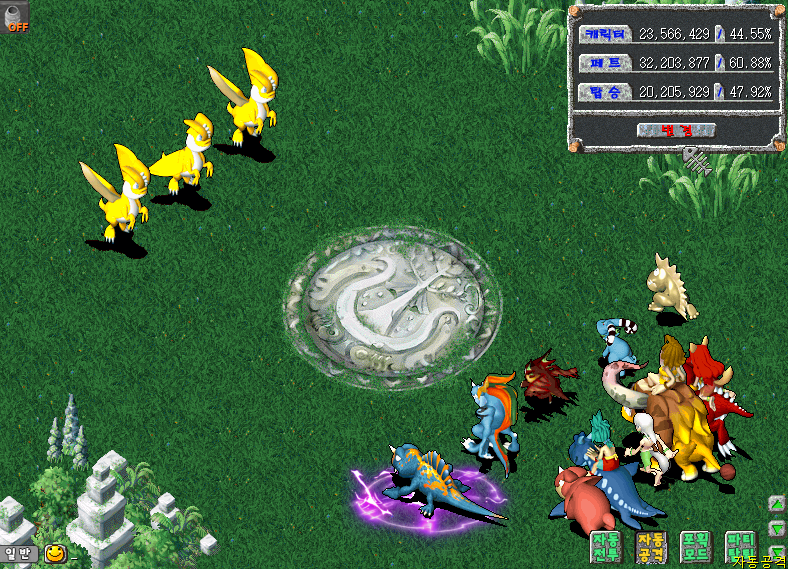Click the red 변경 button
788x569 pixels.
point(675,130)
